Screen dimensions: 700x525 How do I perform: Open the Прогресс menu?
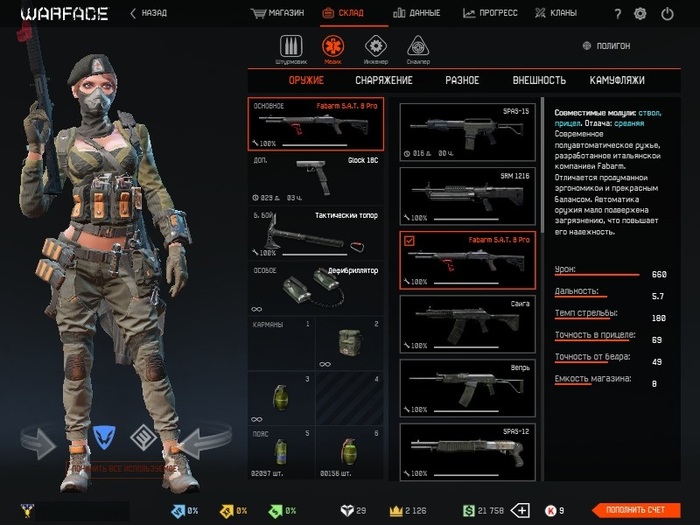coord(490,14)
